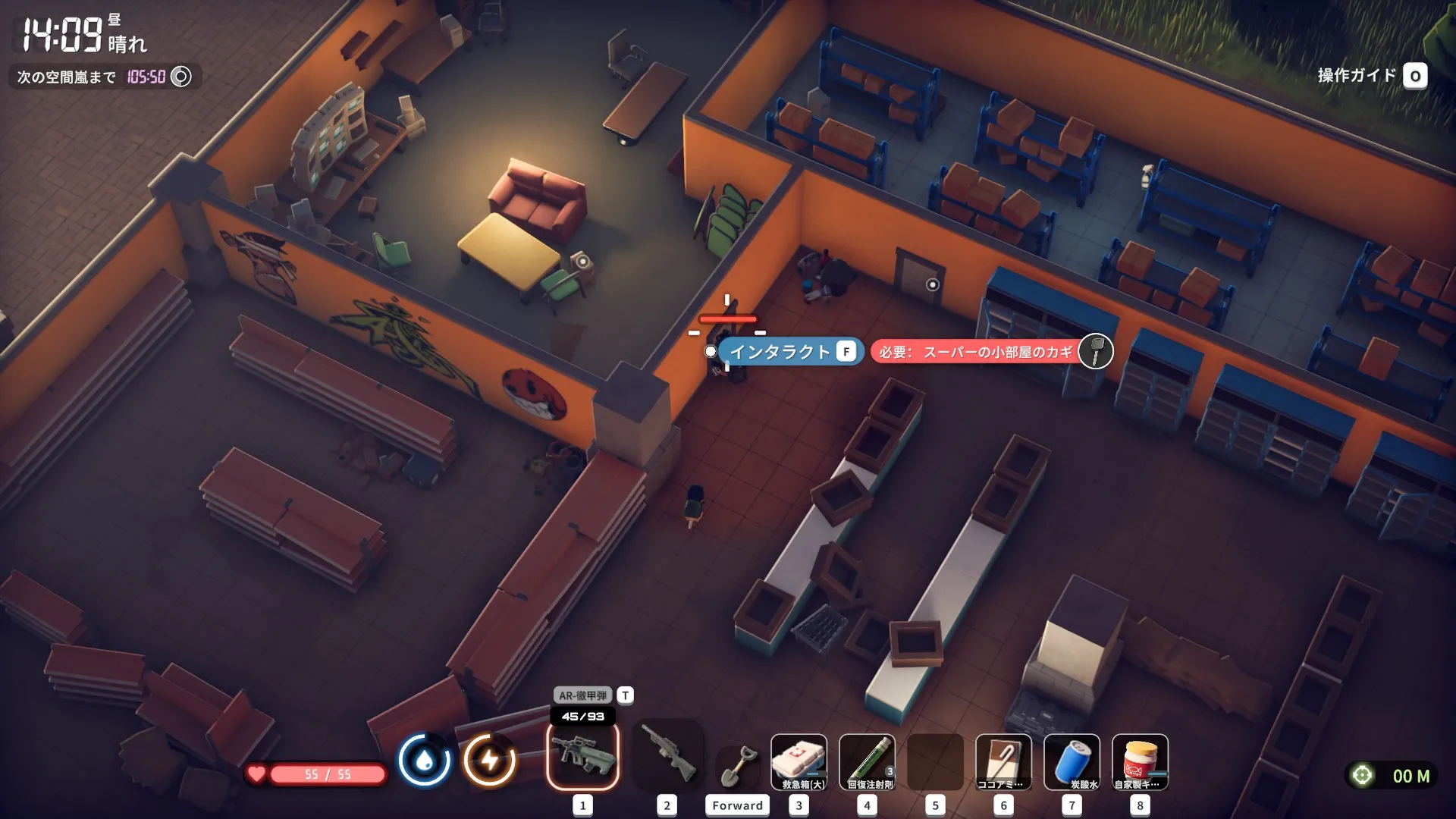The width and height of the screenshot is (1456, 819).
Task: Equip the shovel melee weapon
Action: point(737,766)
